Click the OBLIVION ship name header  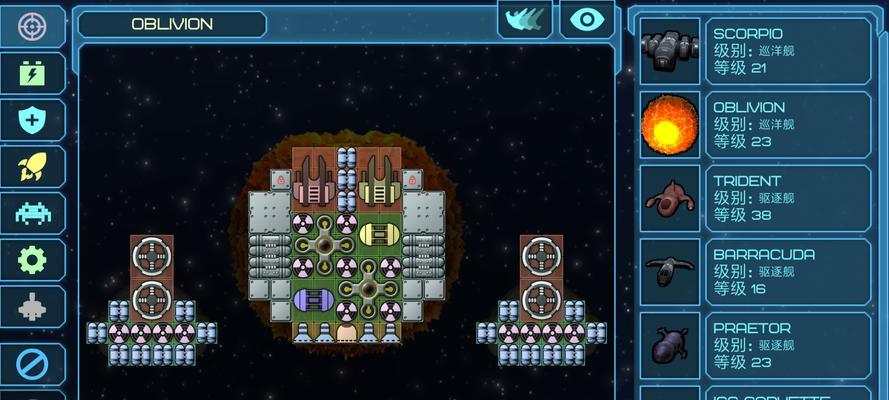(x=172, y=25)
